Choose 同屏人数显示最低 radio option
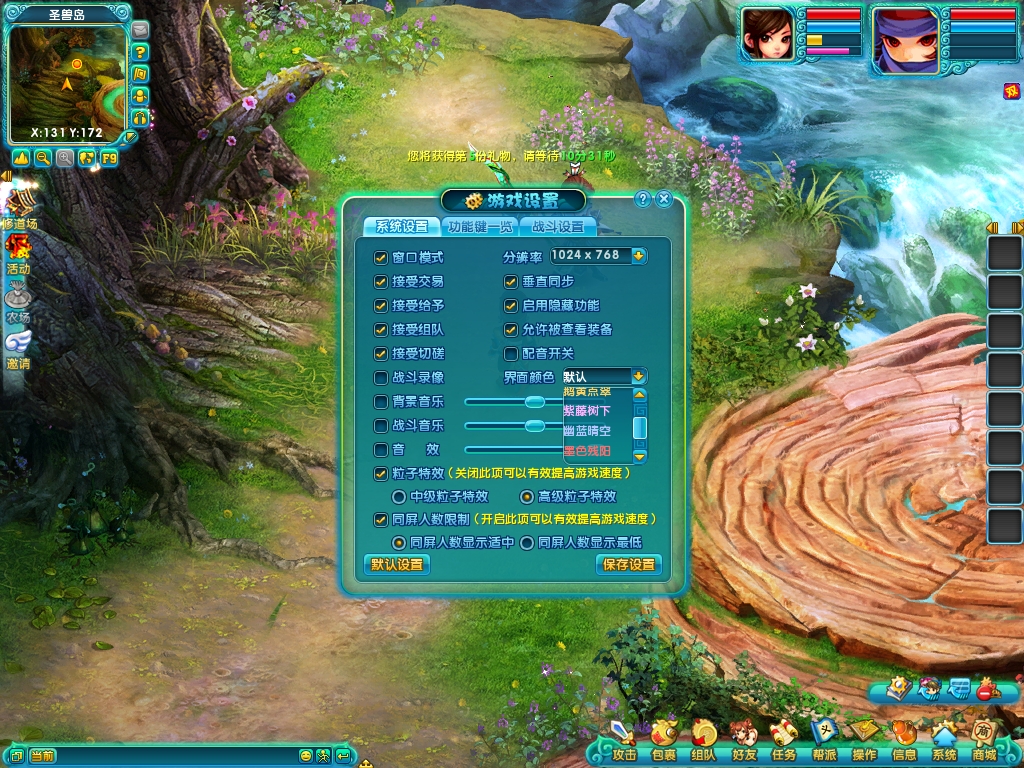 tap(527, 542)
